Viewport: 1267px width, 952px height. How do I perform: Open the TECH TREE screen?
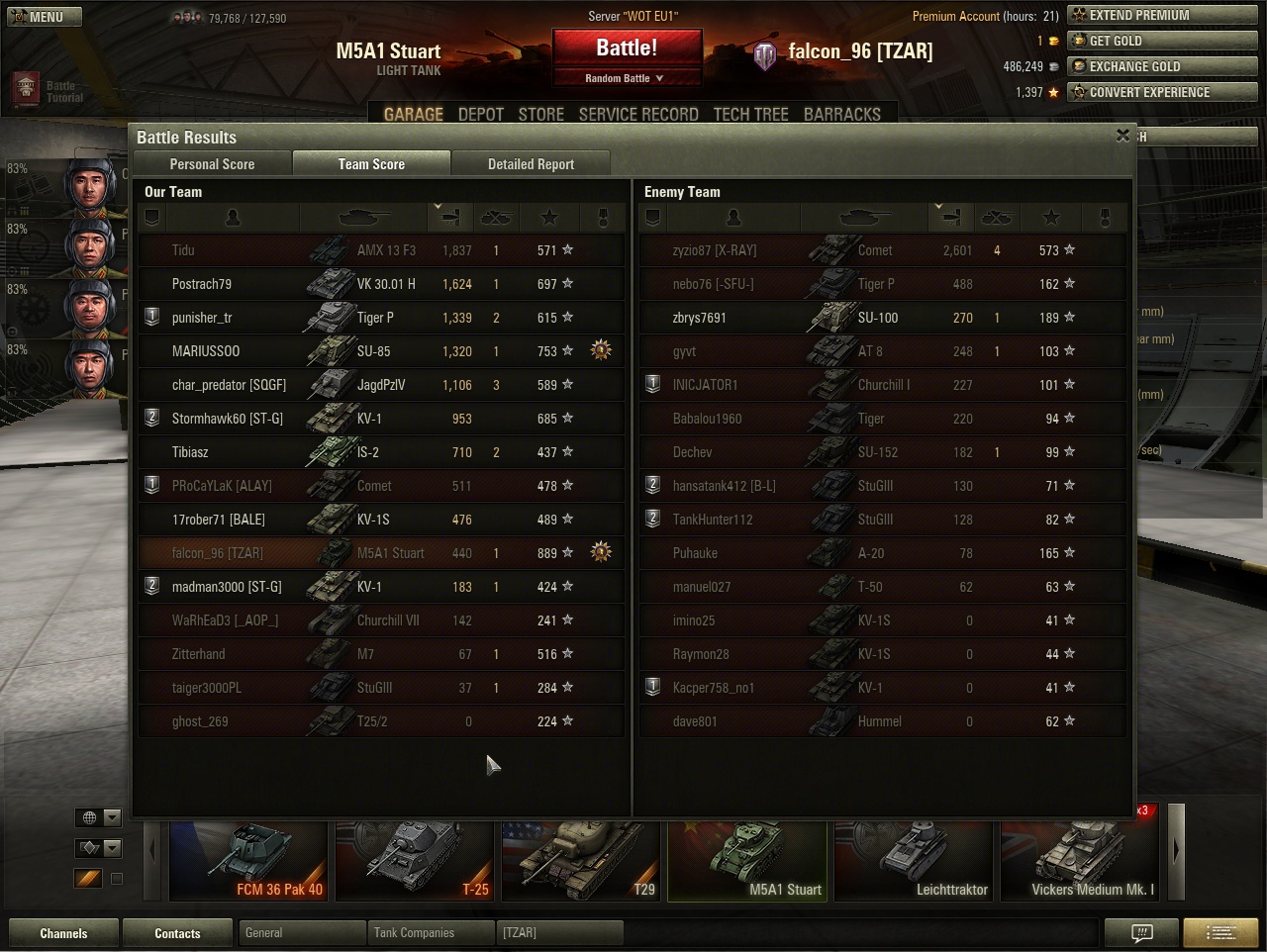click(751, 114)
